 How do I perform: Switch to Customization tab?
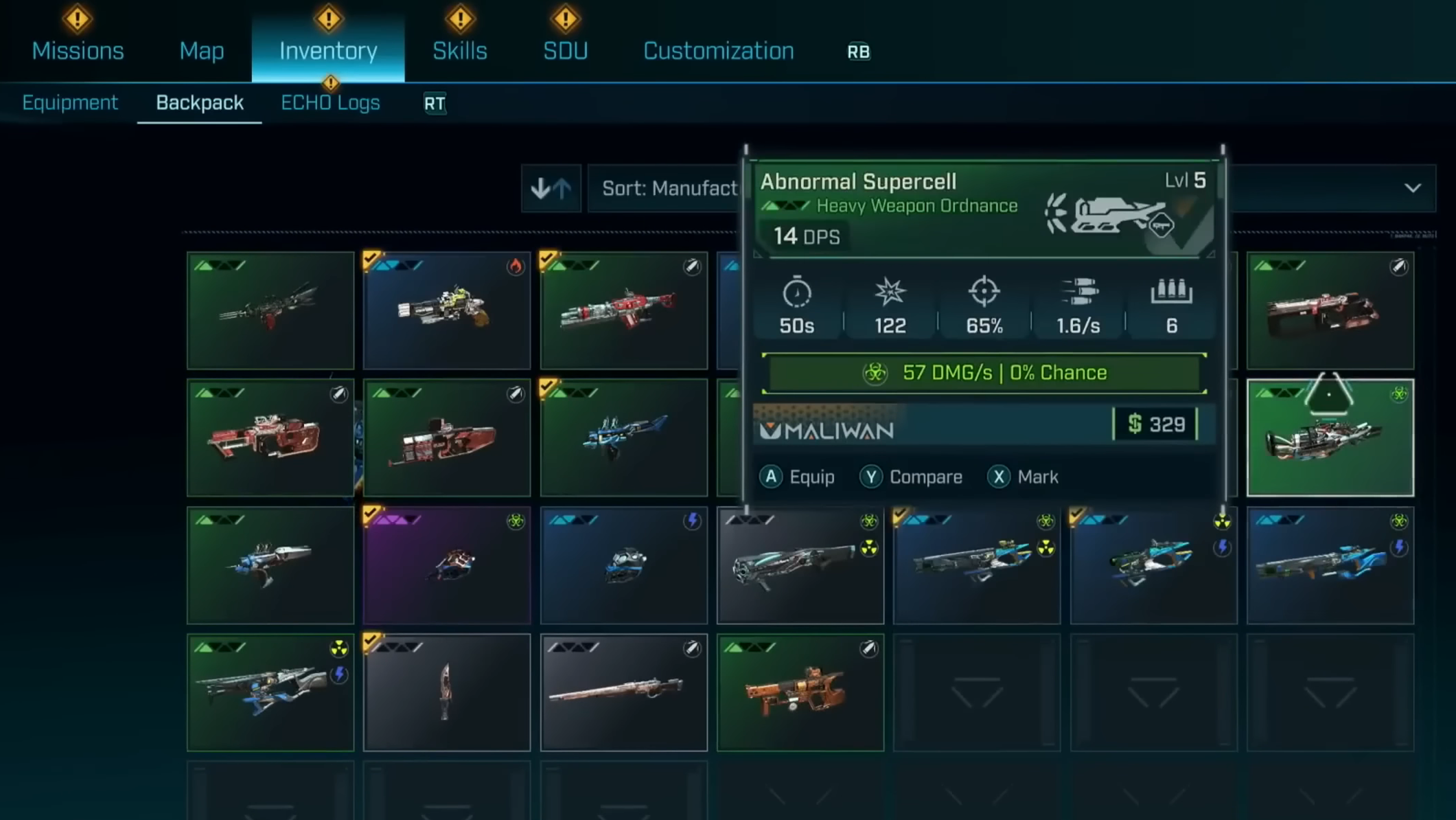click(718, 51)
